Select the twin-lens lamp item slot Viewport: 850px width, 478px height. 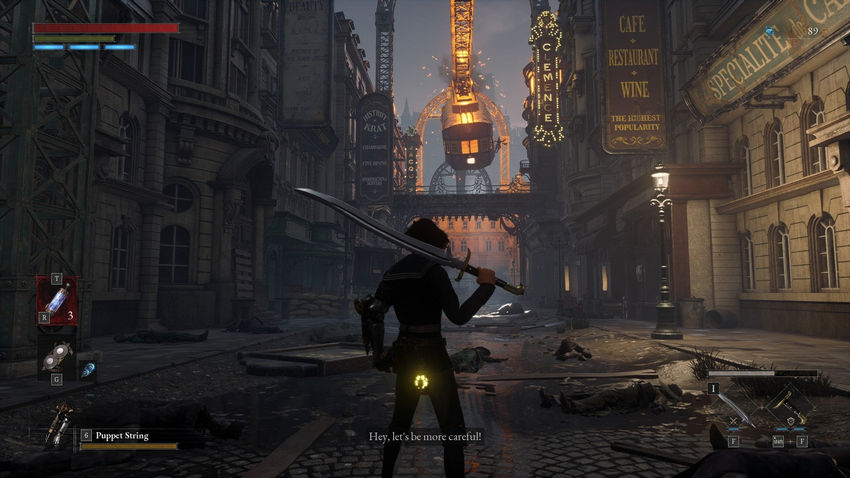55,355
